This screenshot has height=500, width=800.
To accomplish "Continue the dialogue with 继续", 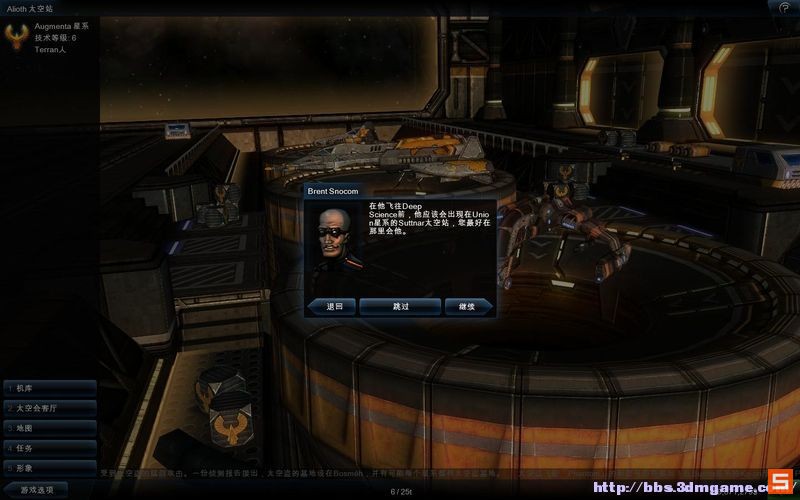I will click(468, 306).
